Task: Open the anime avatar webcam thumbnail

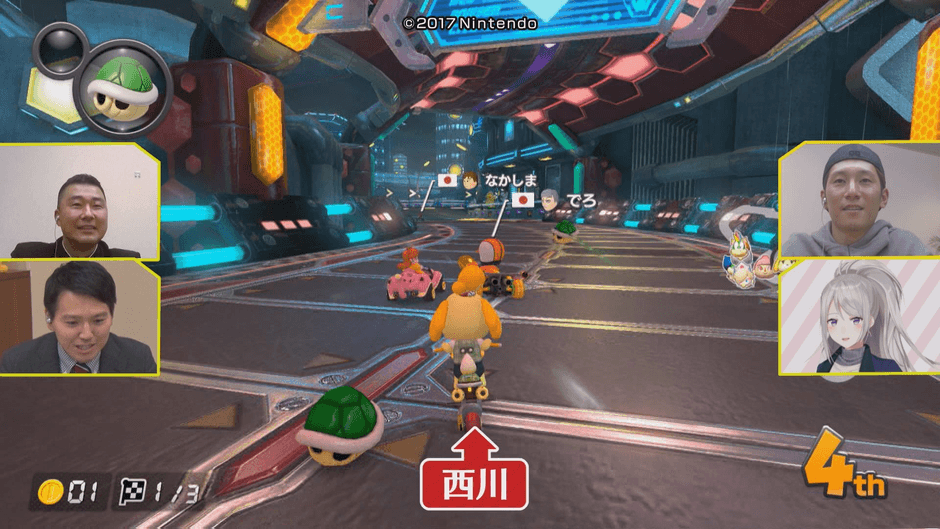Action: 858,317
